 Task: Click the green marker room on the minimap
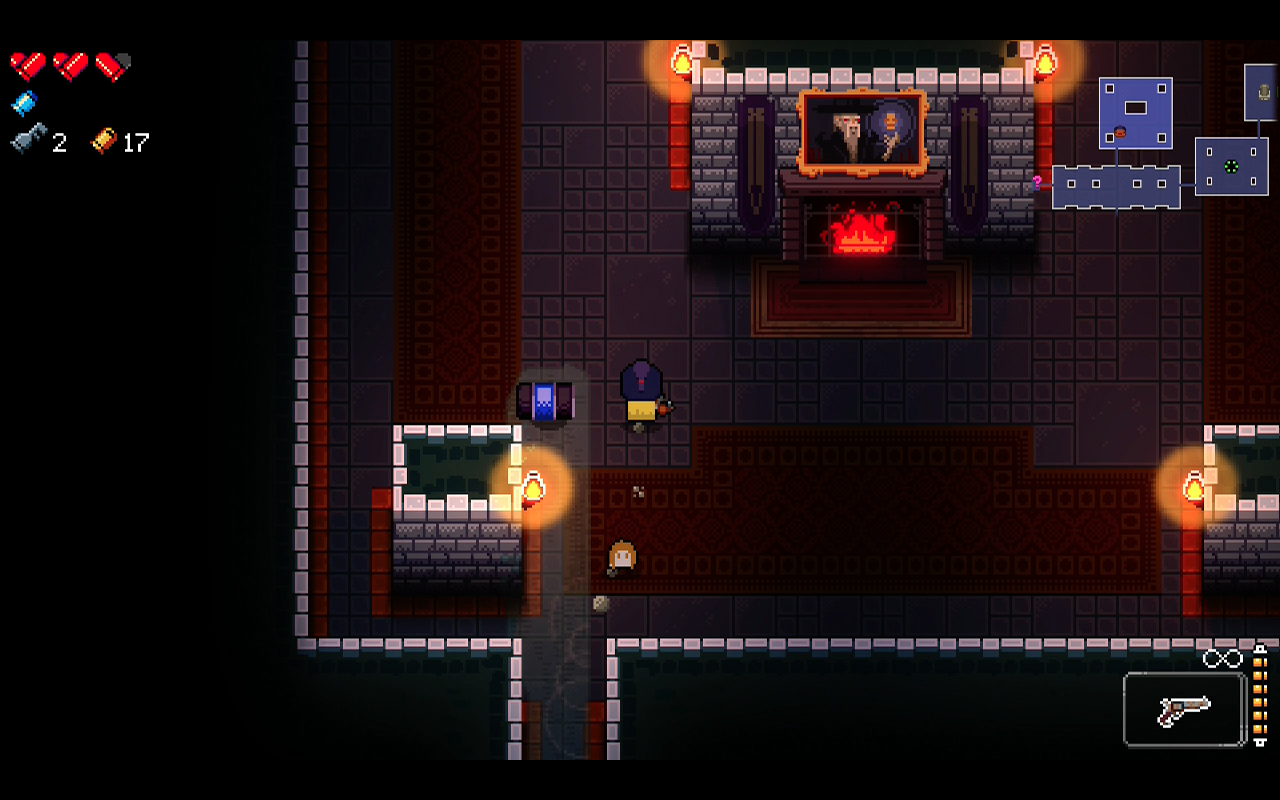point(1232,167)
